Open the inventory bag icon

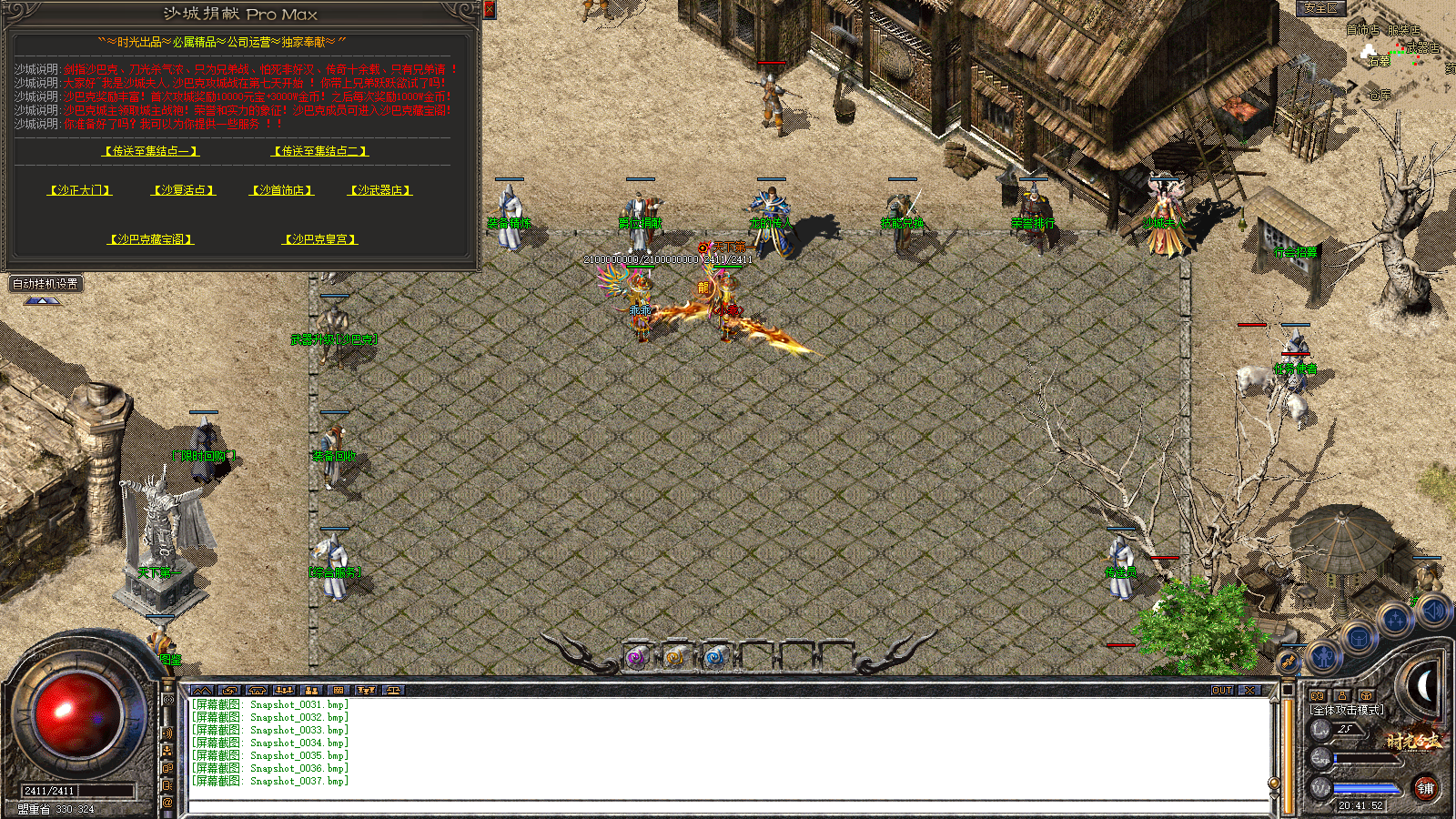(1360, 637)
